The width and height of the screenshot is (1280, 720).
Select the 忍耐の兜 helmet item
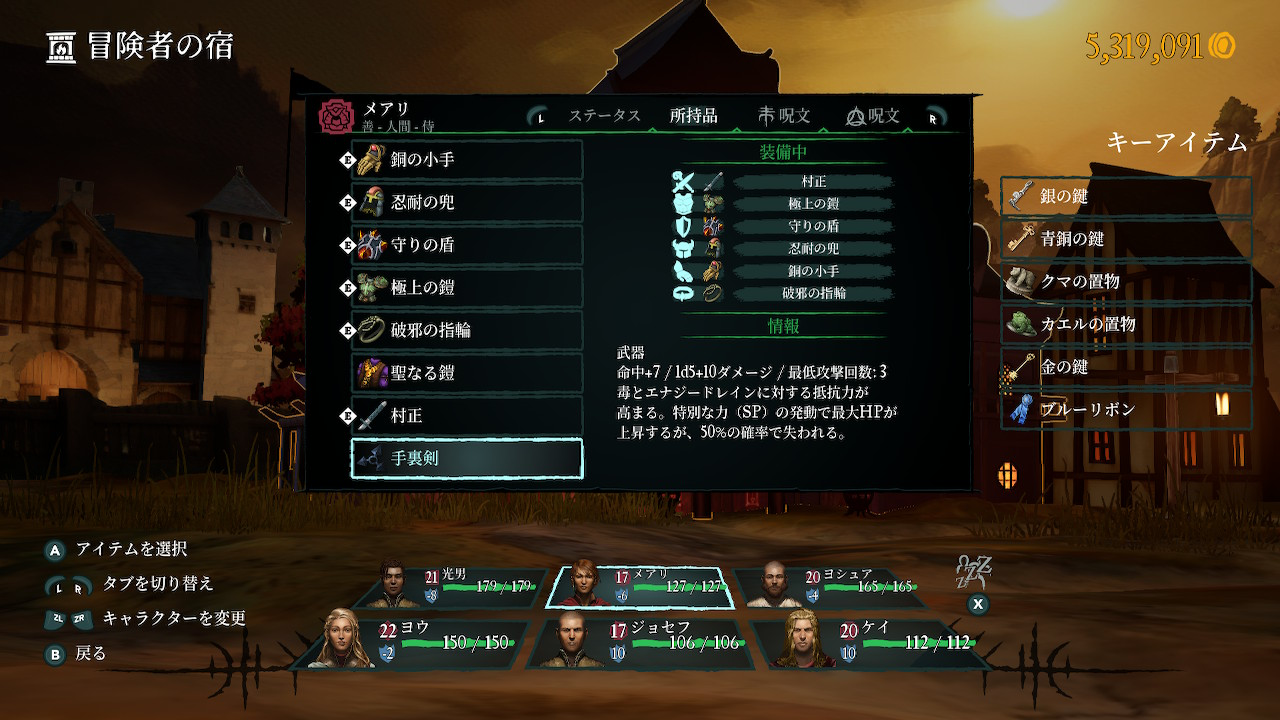(x=466, y=203)
